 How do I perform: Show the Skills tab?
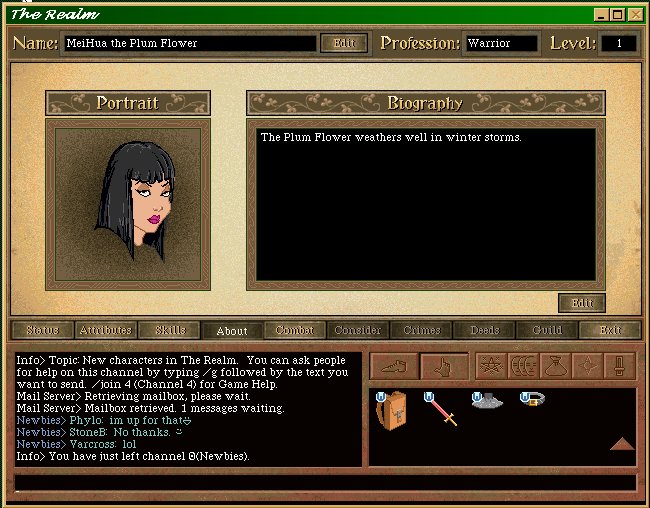tap(169, 330)
